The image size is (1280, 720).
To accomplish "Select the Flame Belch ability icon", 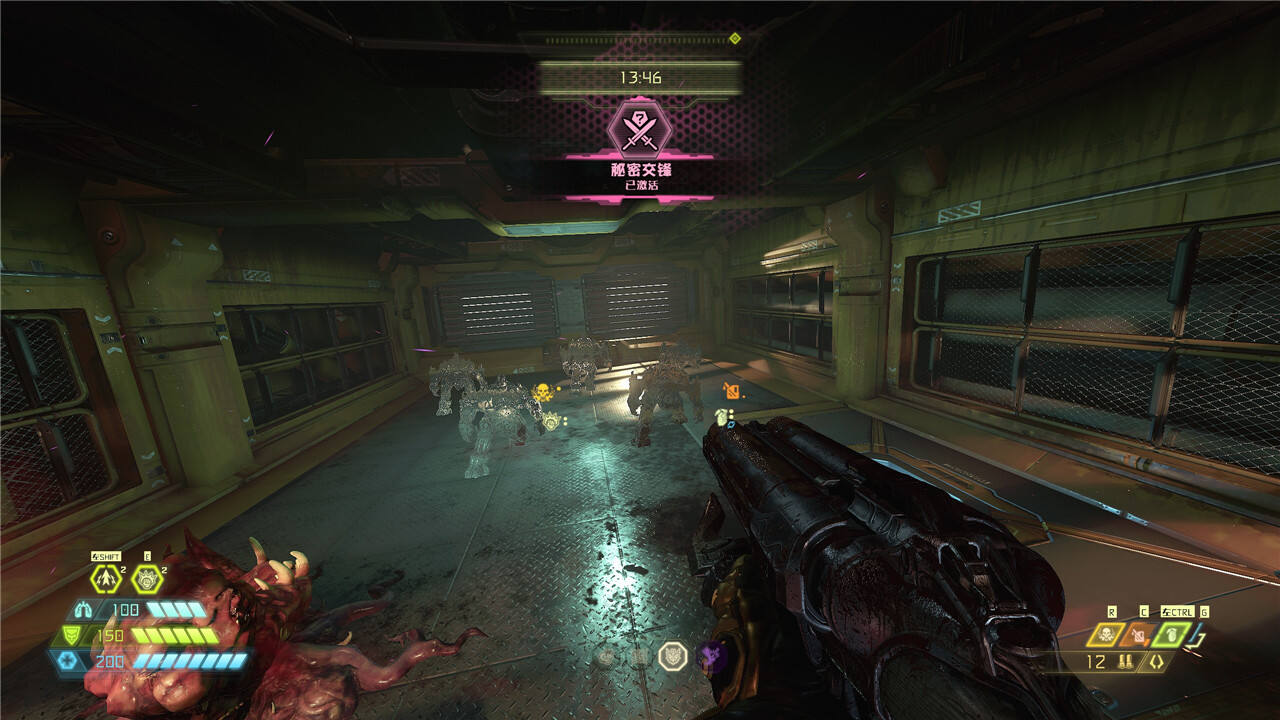I will pos(147,579).
